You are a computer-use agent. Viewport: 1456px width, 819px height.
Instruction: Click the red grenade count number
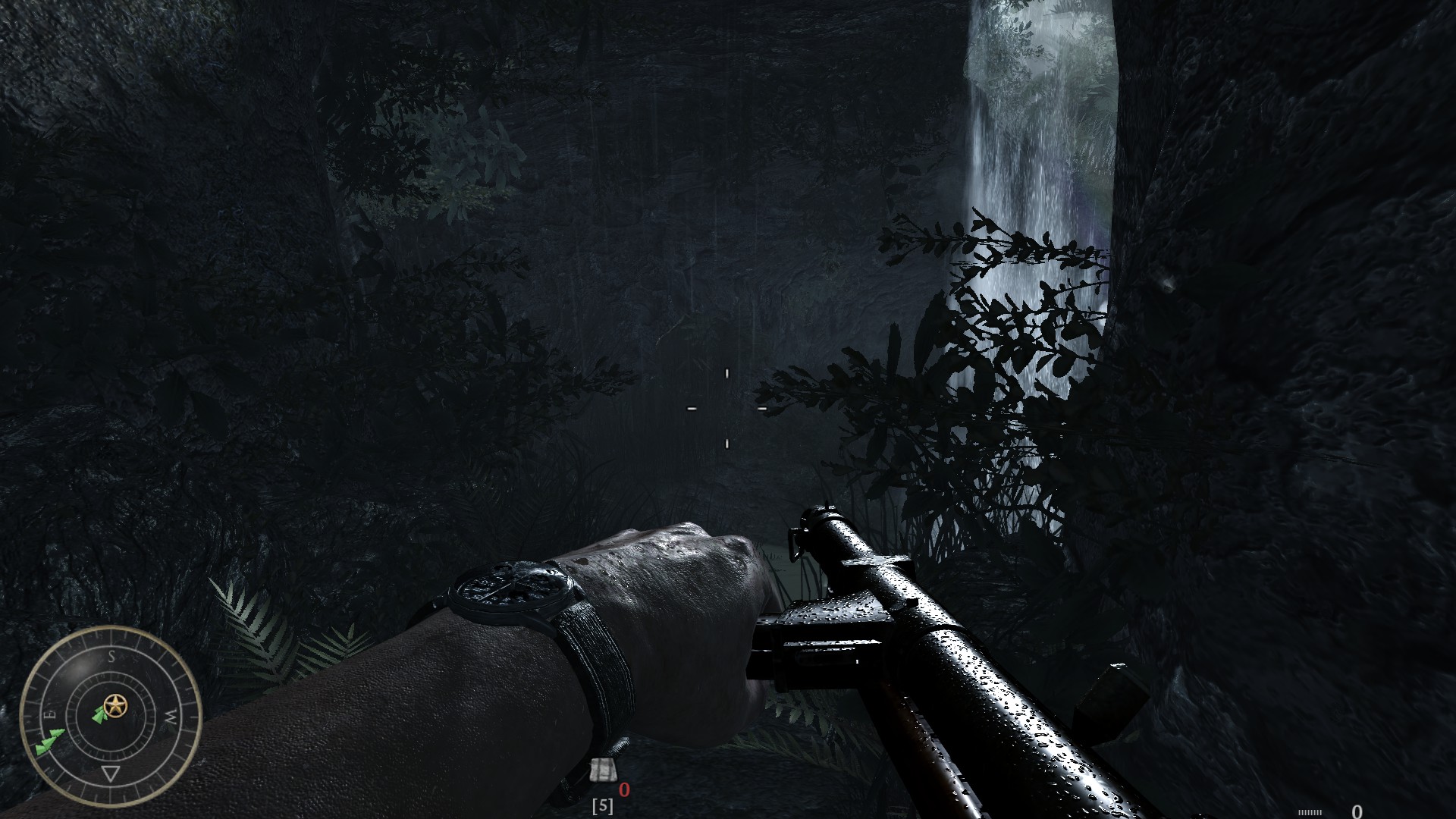click(x=624, y=789)
